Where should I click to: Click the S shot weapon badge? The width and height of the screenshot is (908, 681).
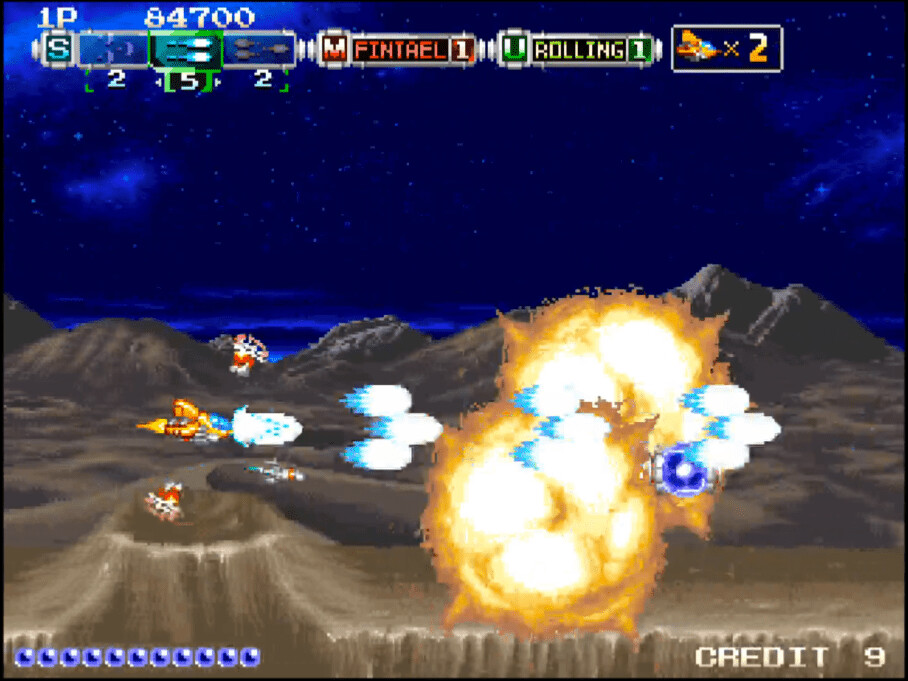pyautogui.click(x=58, y=49)
